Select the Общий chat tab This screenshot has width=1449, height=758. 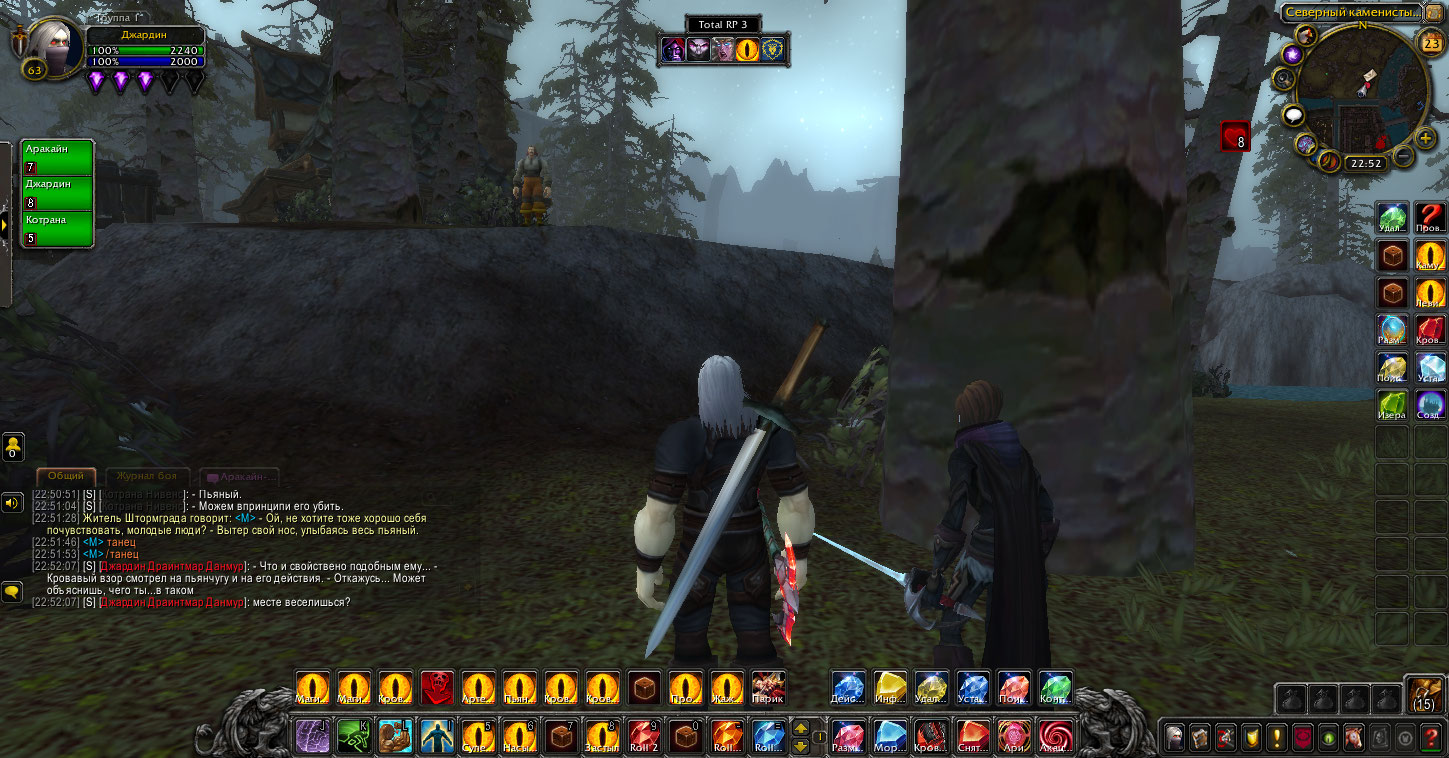coord(66,477)
